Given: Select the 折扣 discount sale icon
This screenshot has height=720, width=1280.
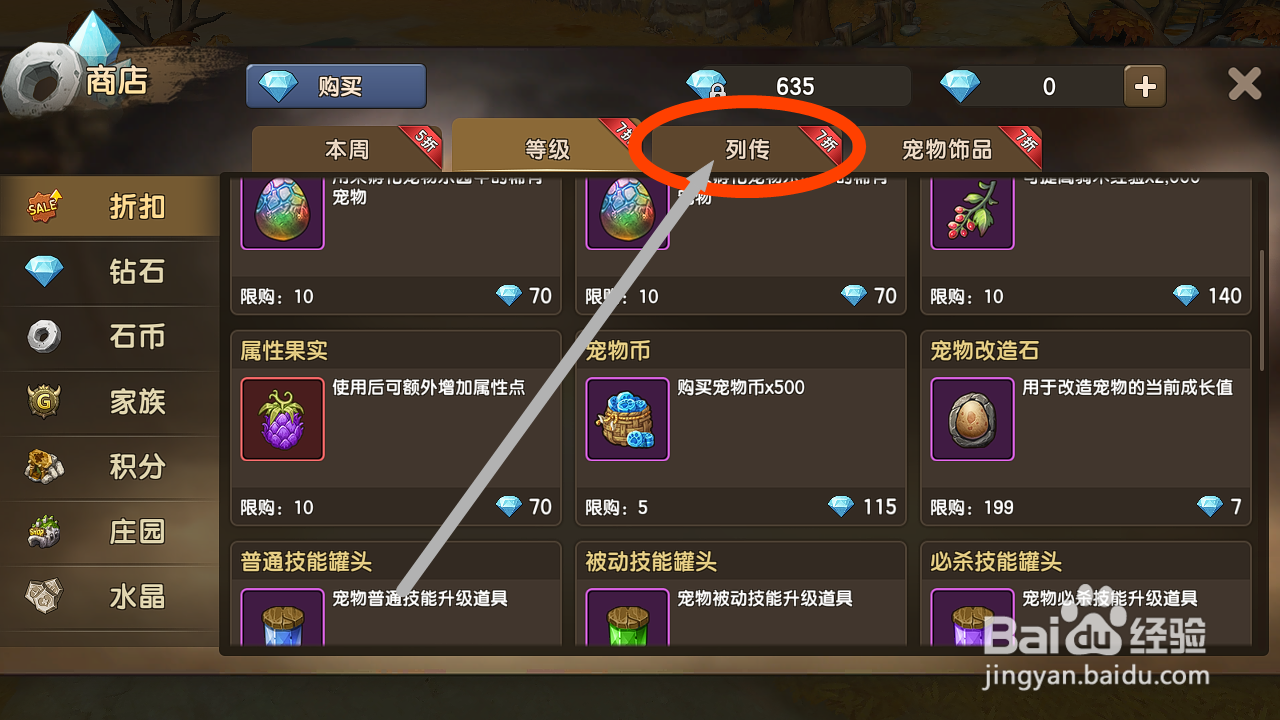Looking at the screenshot, I should (42, 204).
